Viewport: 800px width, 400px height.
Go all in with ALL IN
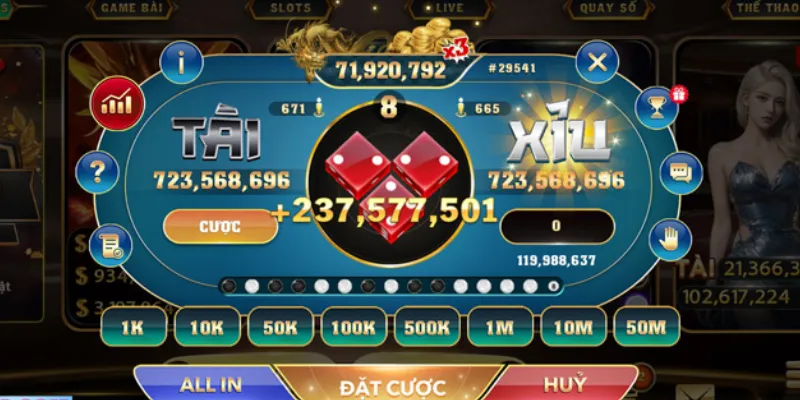(210, 384)
